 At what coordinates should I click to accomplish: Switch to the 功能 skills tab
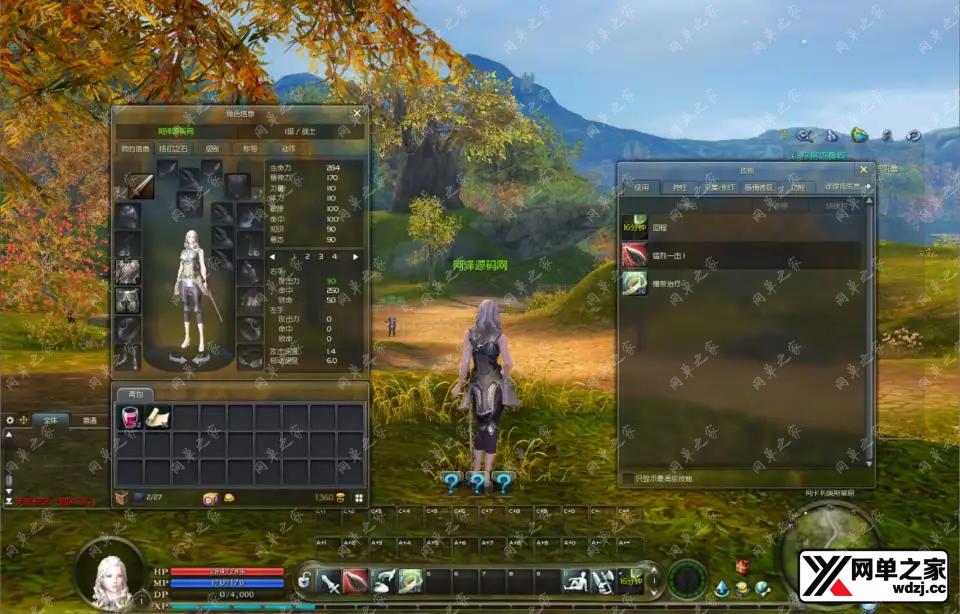(x=797, y=187)
